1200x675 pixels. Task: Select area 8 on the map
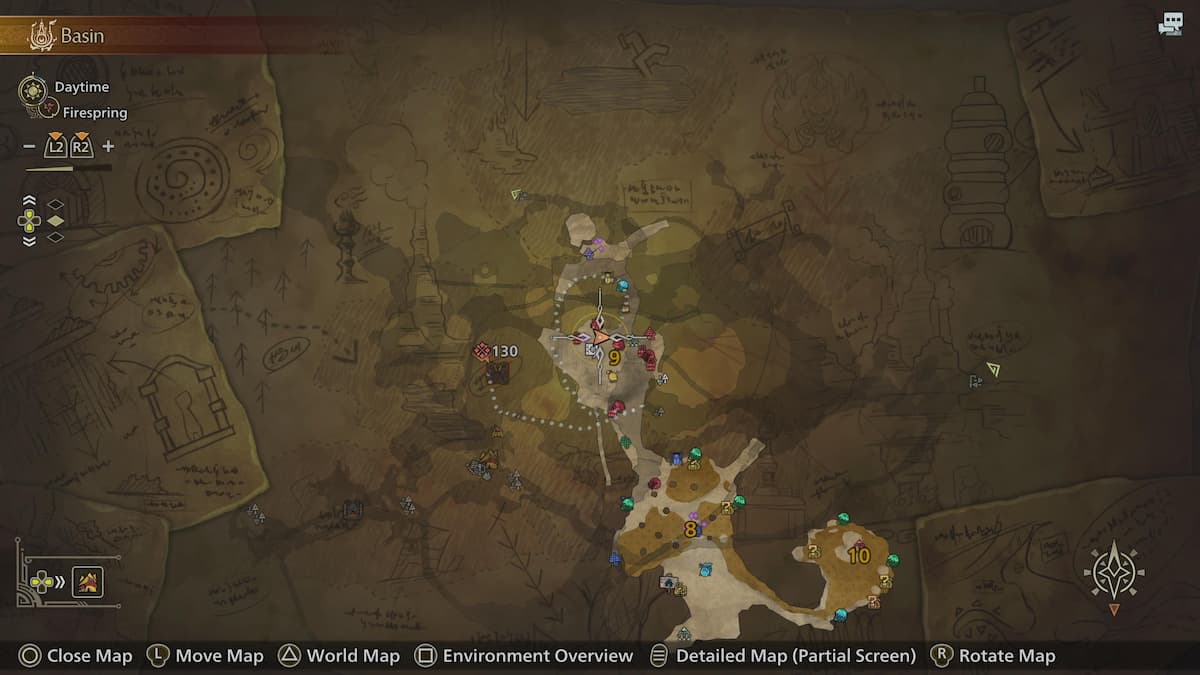point(690,529)
